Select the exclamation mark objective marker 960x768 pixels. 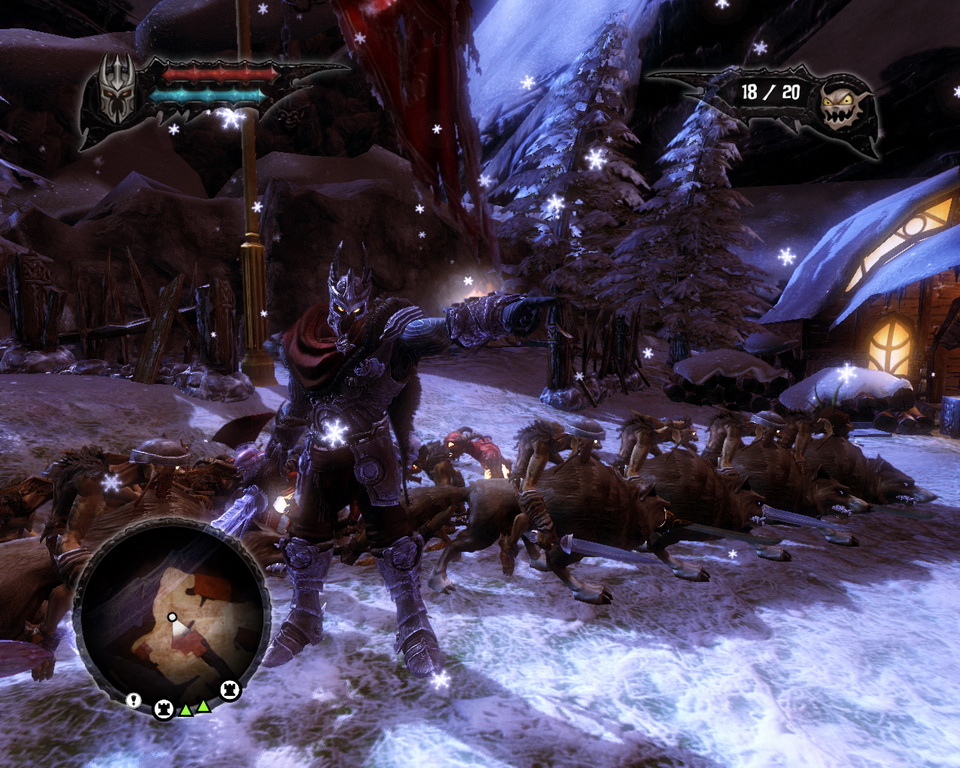tap(134, 700)
